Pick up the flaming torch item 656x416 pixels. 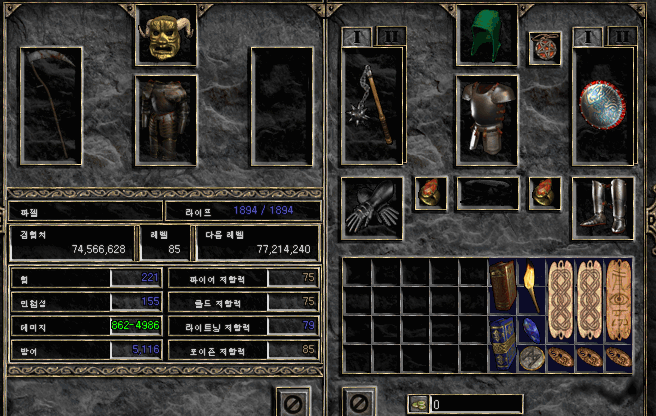531,286
